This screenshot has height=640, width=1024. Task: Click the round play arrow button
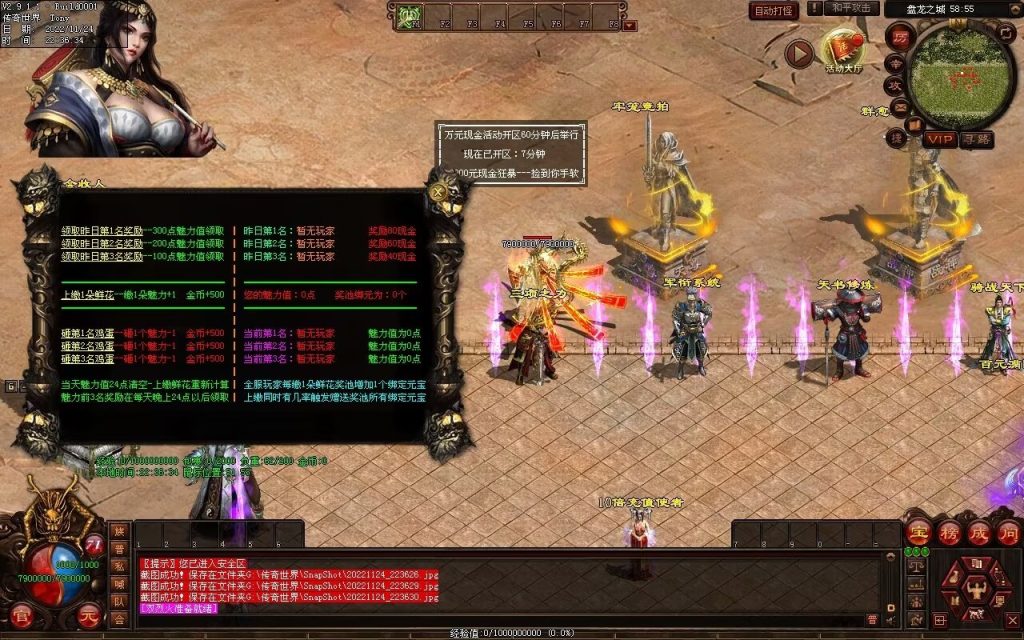(798, 53)
